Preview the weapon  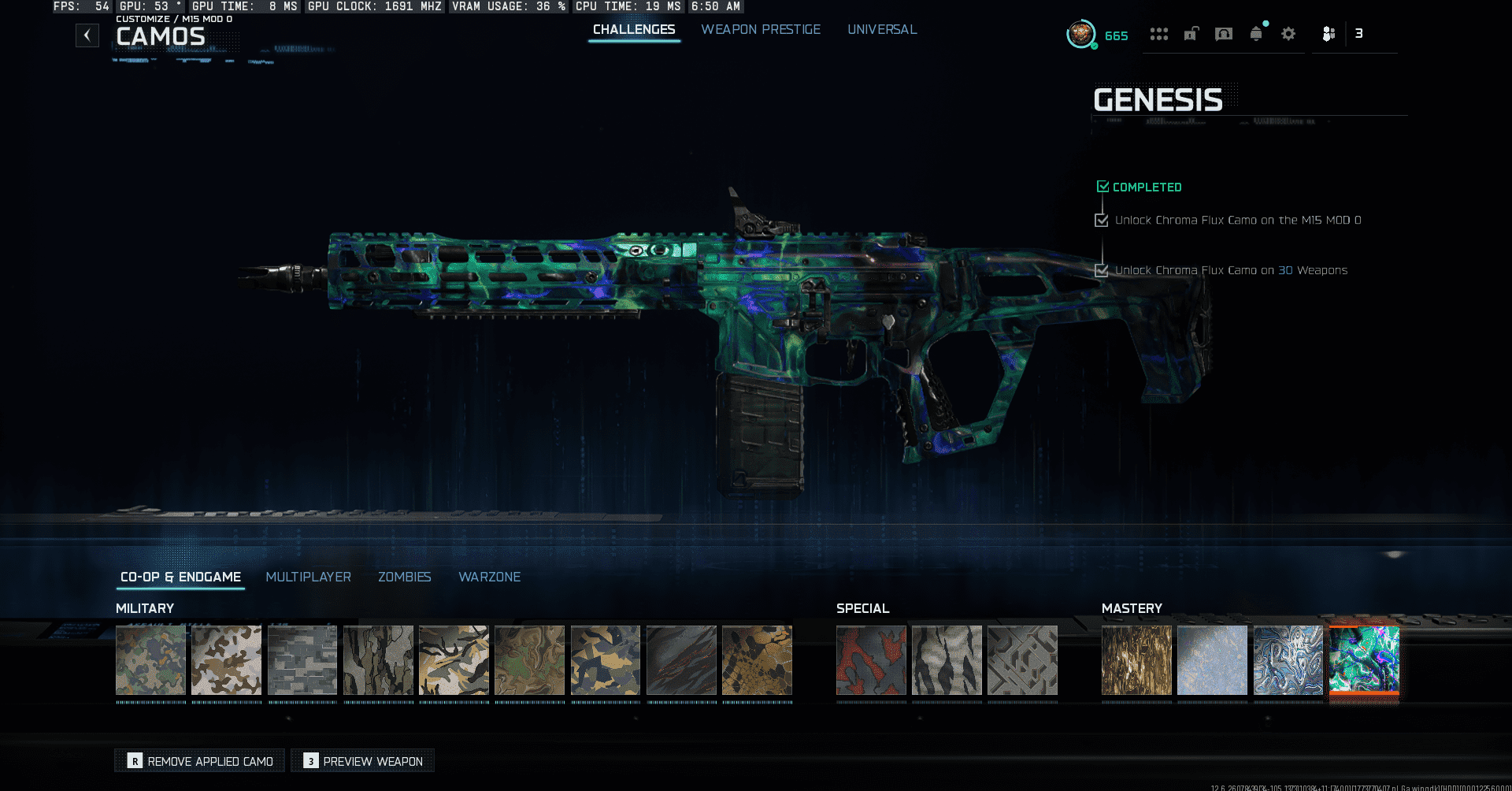[x=363, y=761]
